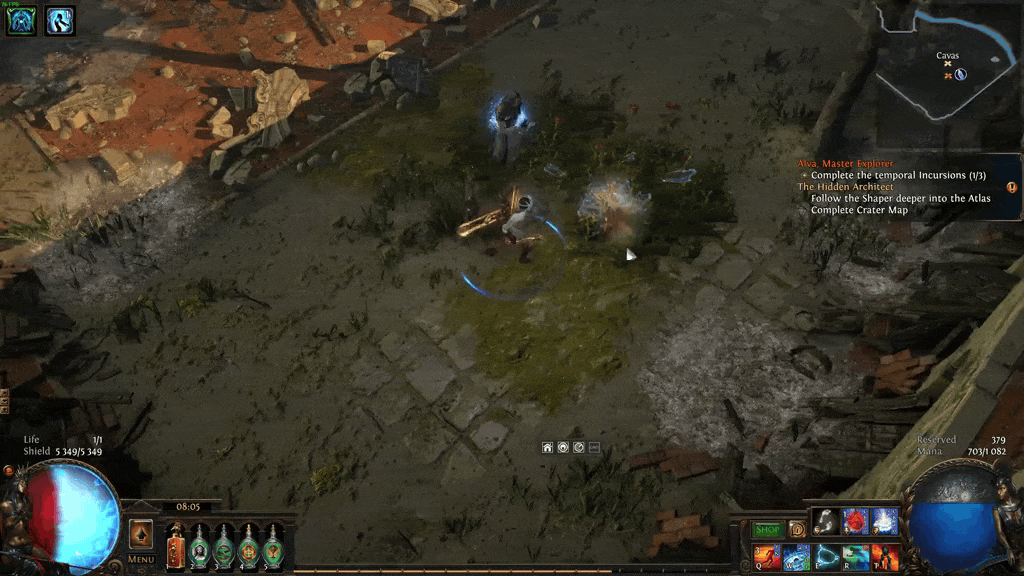The width and height of the screenshot is (1024, 576).
Task: Click the round orange icon beside Shop
Action: [x=797, y=529]
